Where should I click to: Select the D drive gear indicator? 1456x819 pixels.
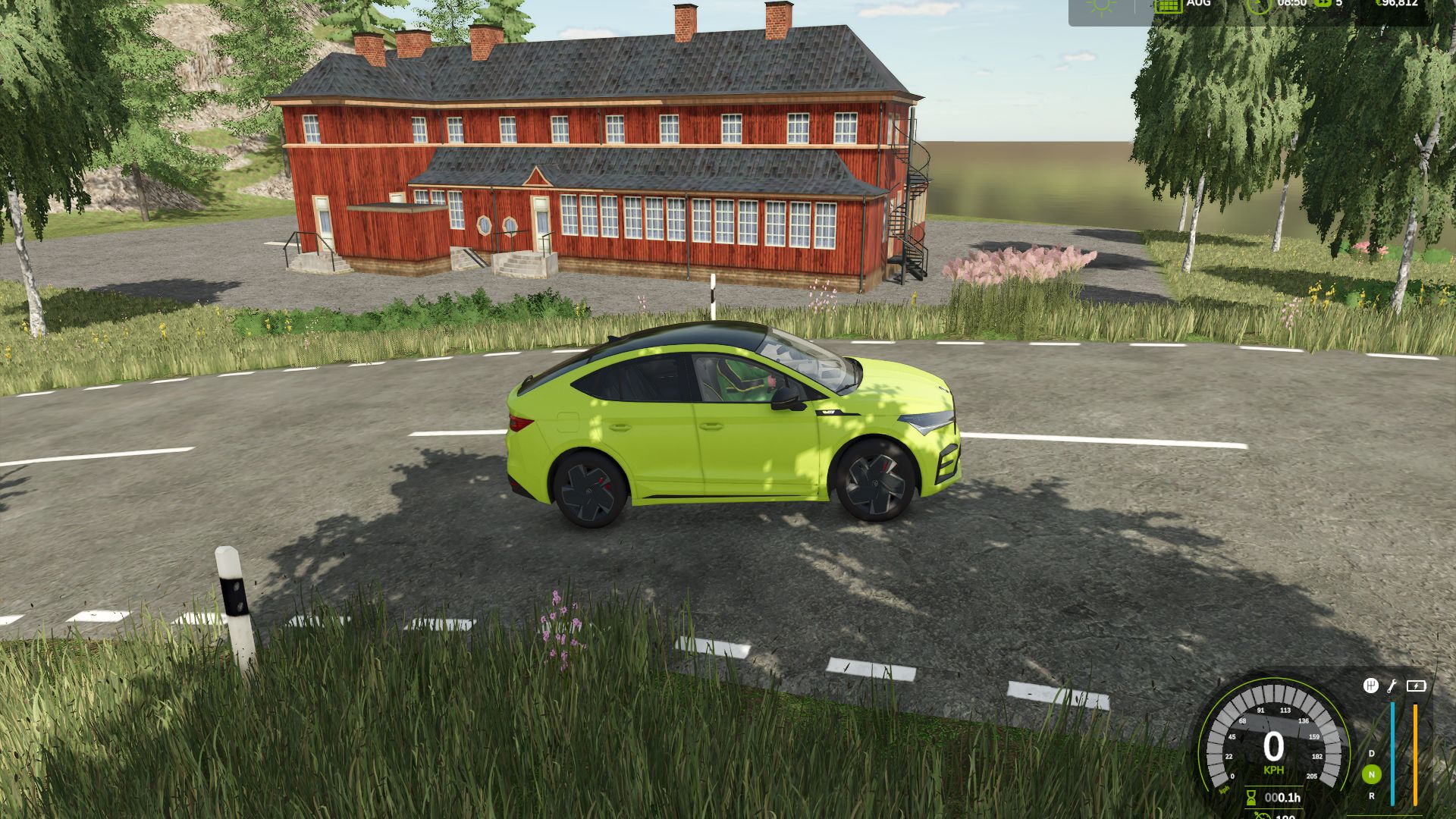1372,754
